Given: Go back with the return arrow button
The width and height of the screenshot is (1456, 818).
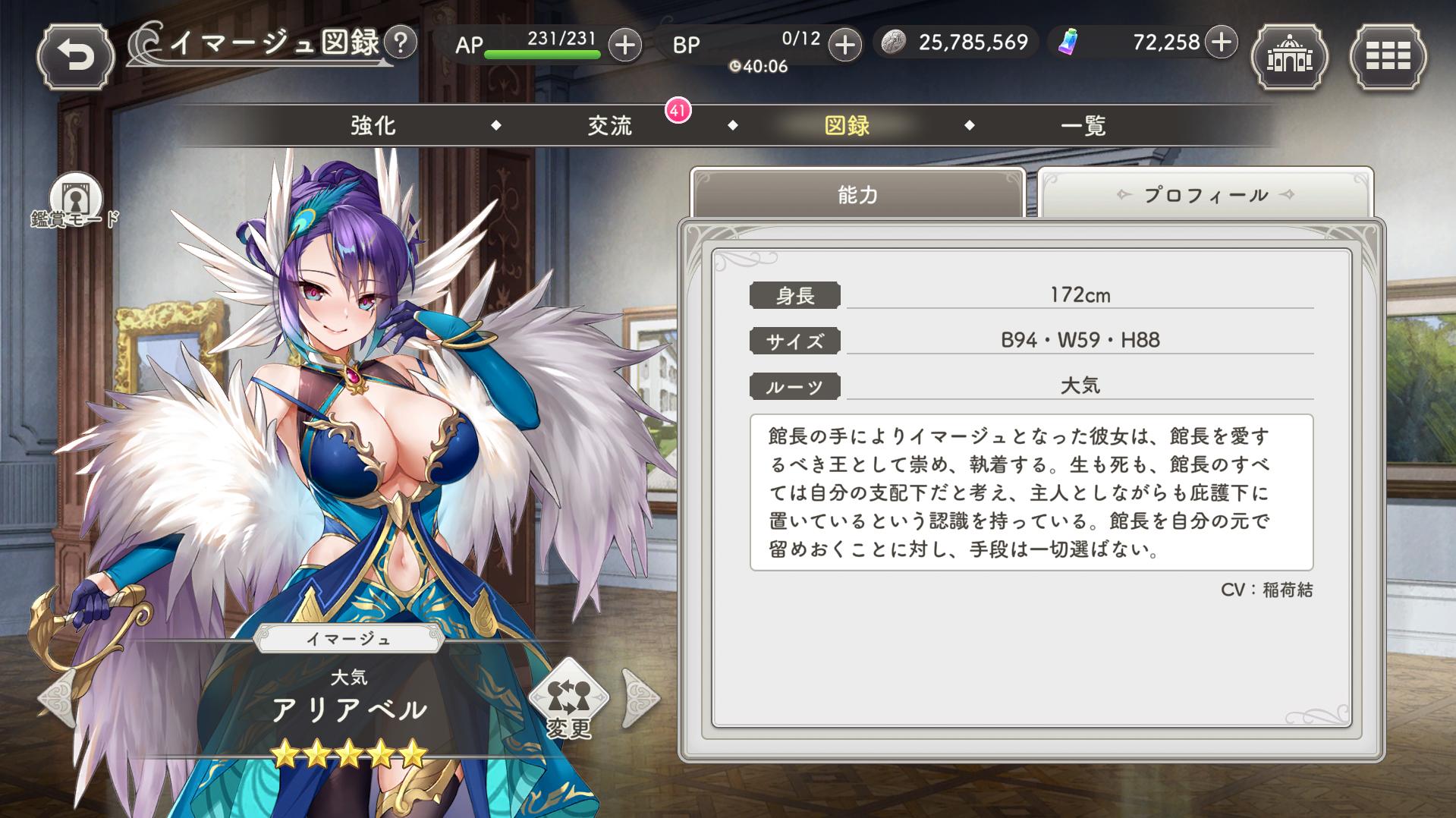Looking at the screenshot, I should pyautogui.click(x=75, y=57).
